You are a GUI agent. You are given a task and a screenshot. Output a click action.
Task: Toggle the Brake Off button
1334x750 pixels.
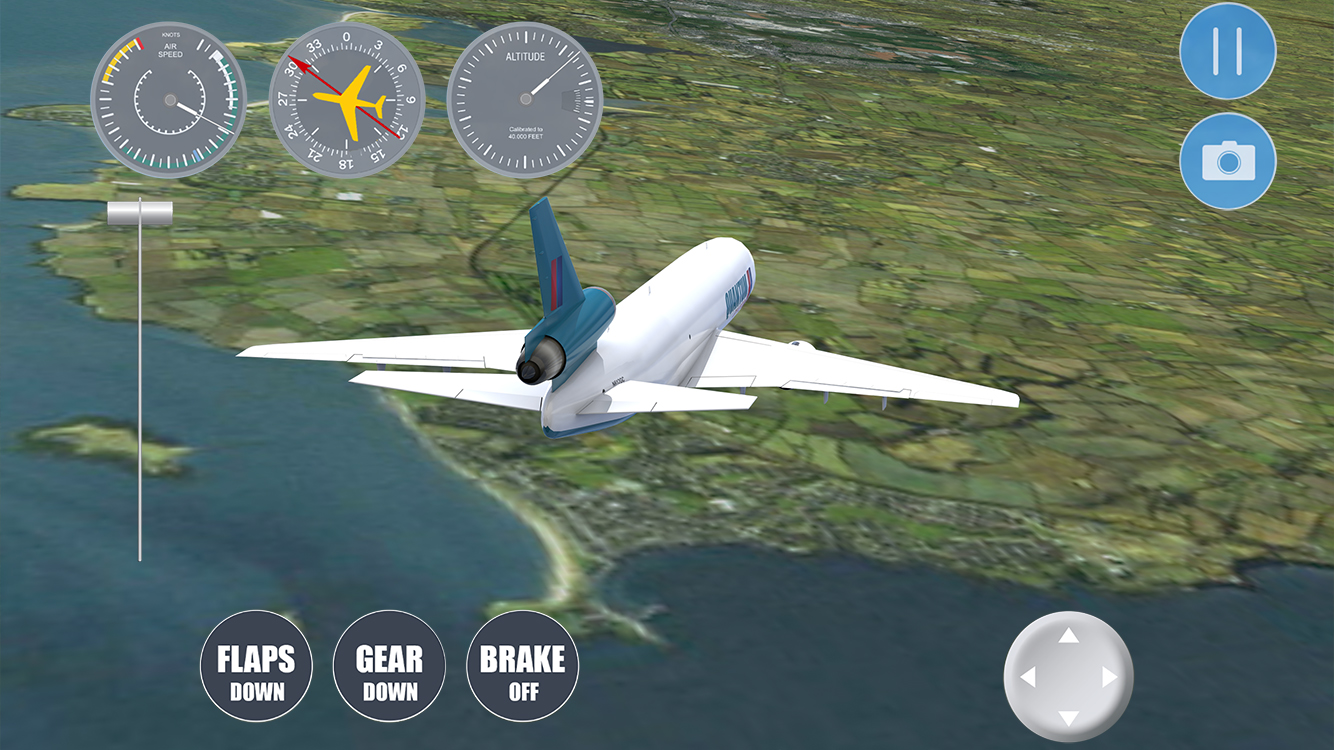[522, 666]
